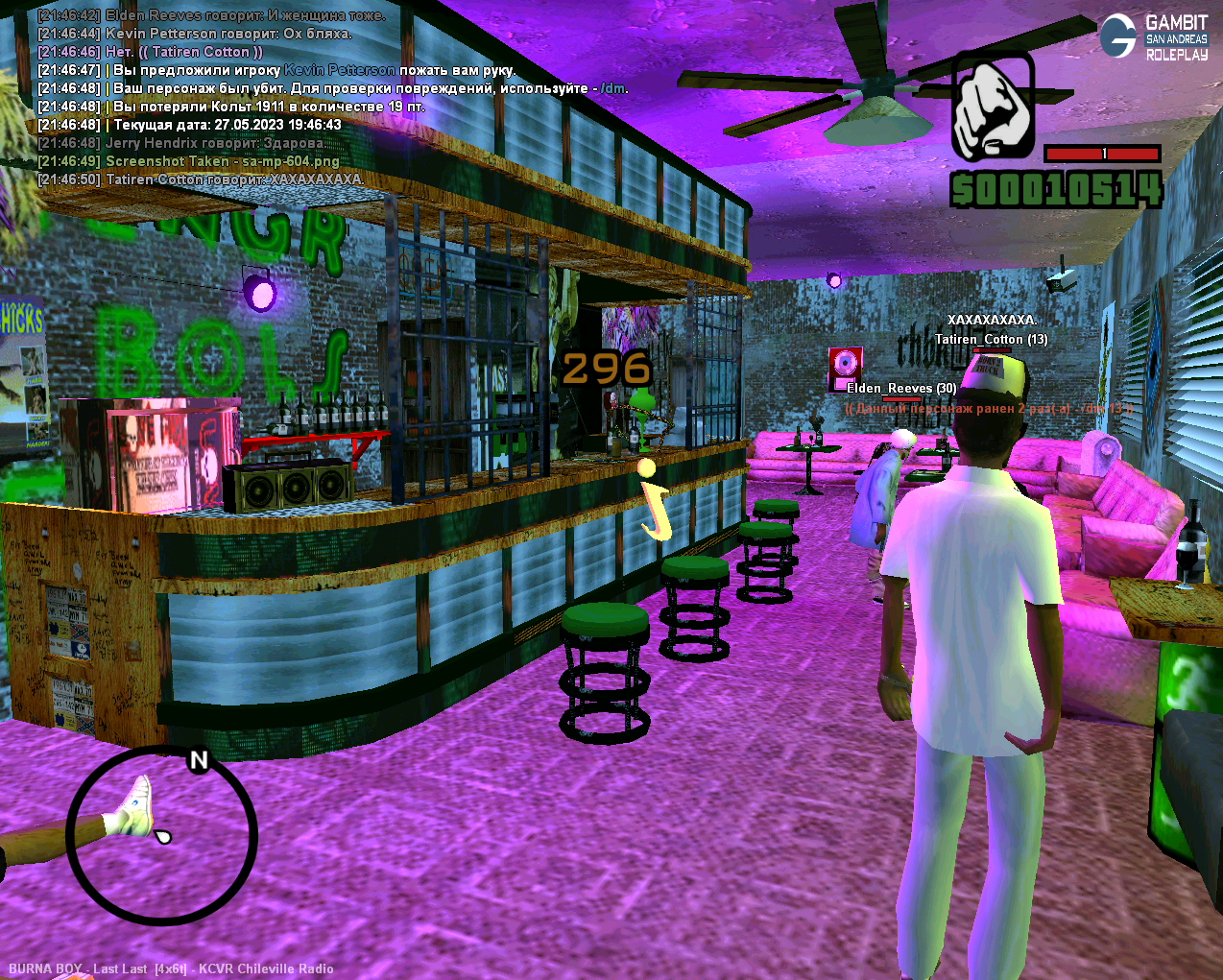Click the fist weapon icon
This screenshot has width=1223, height=980.
993,106
